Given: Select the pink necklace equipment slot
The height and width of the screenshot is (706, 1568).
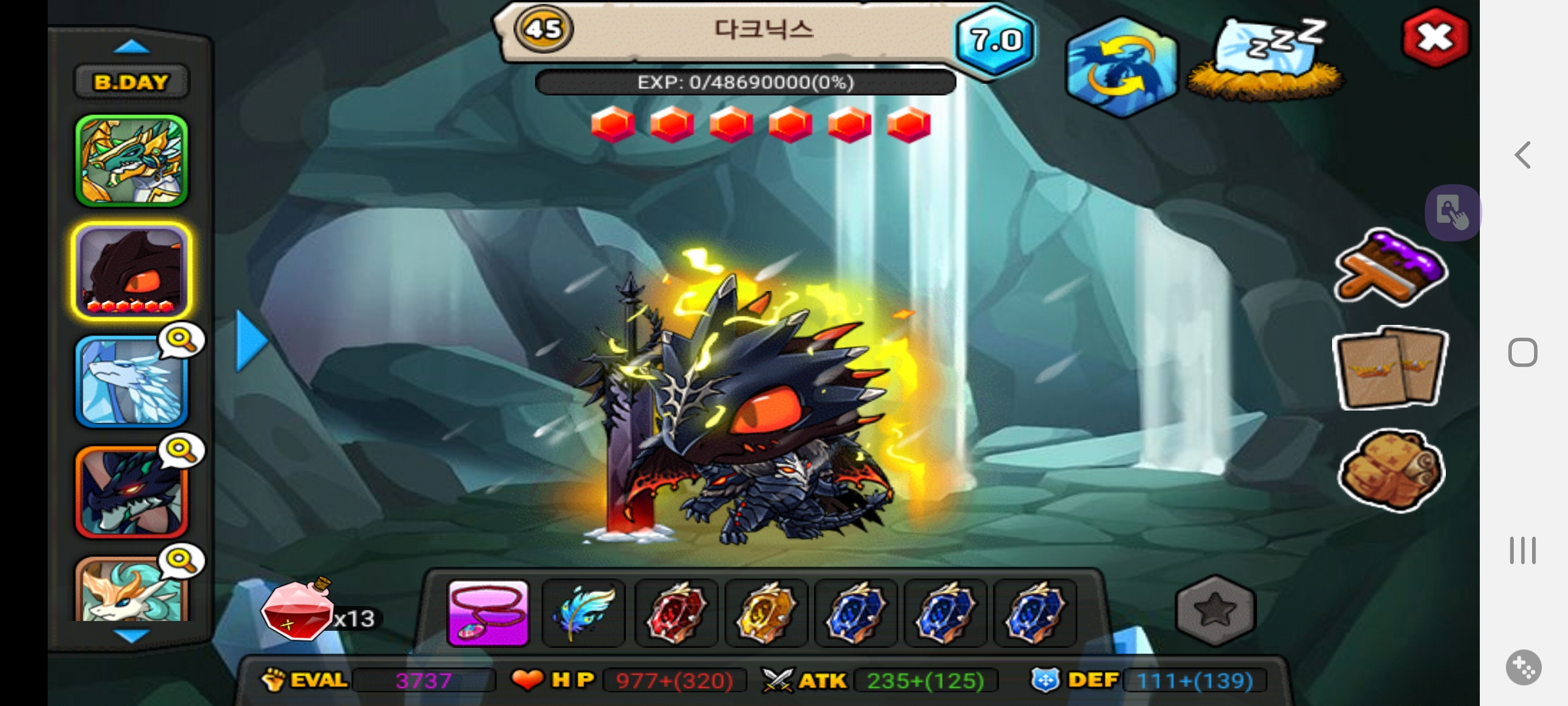Looking at the screenshot, I should [488, 613].
